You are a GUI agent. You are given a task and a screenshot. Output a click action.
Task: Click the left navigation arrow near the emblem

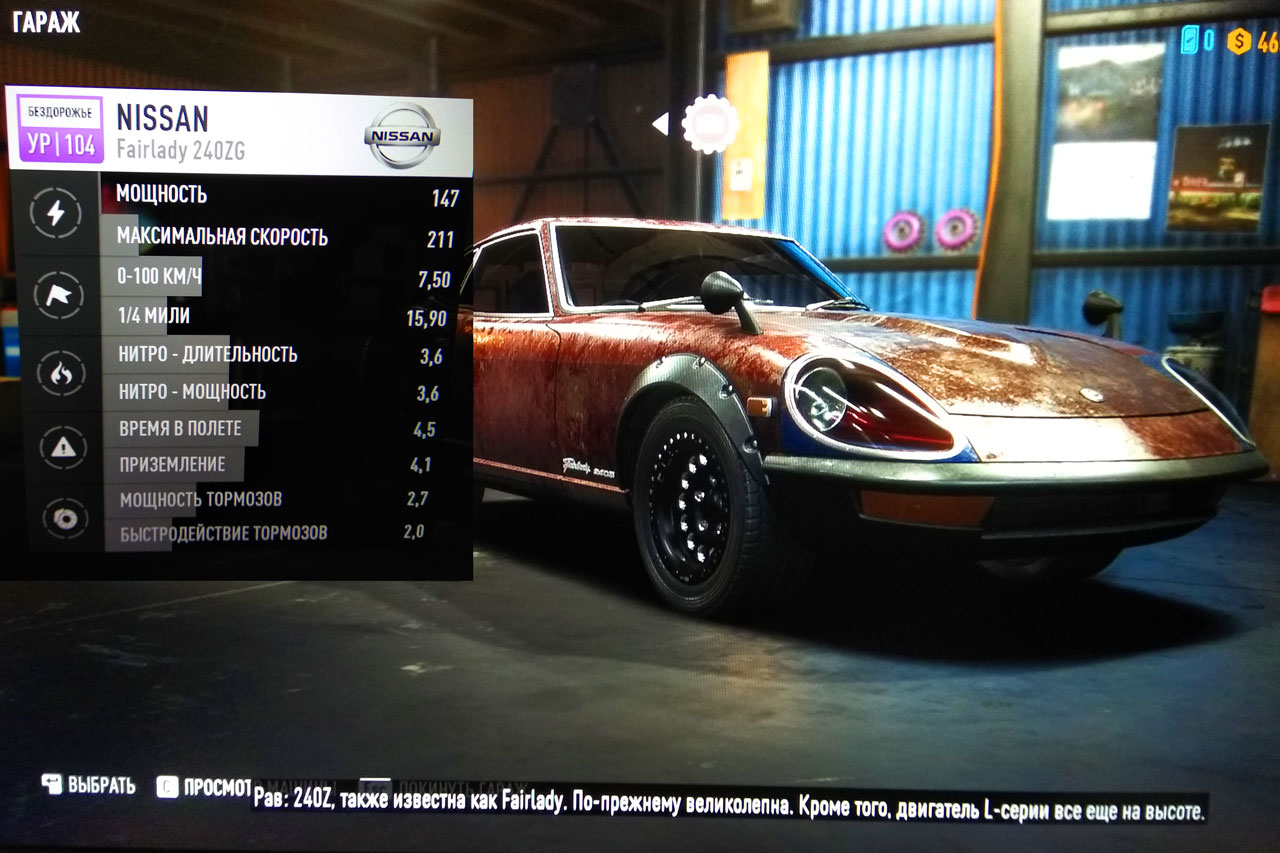(660, 122)
